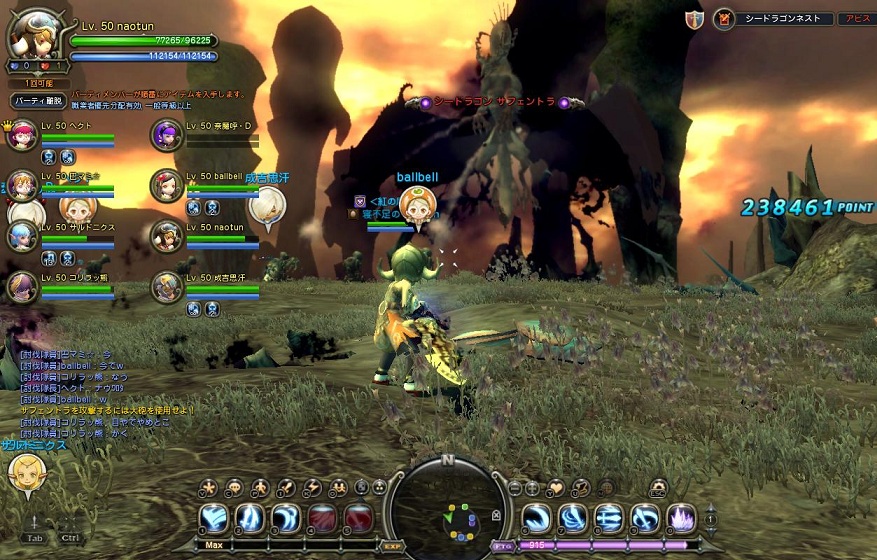
Task: Click the shield and sword icon
Action: coord(694,19)
